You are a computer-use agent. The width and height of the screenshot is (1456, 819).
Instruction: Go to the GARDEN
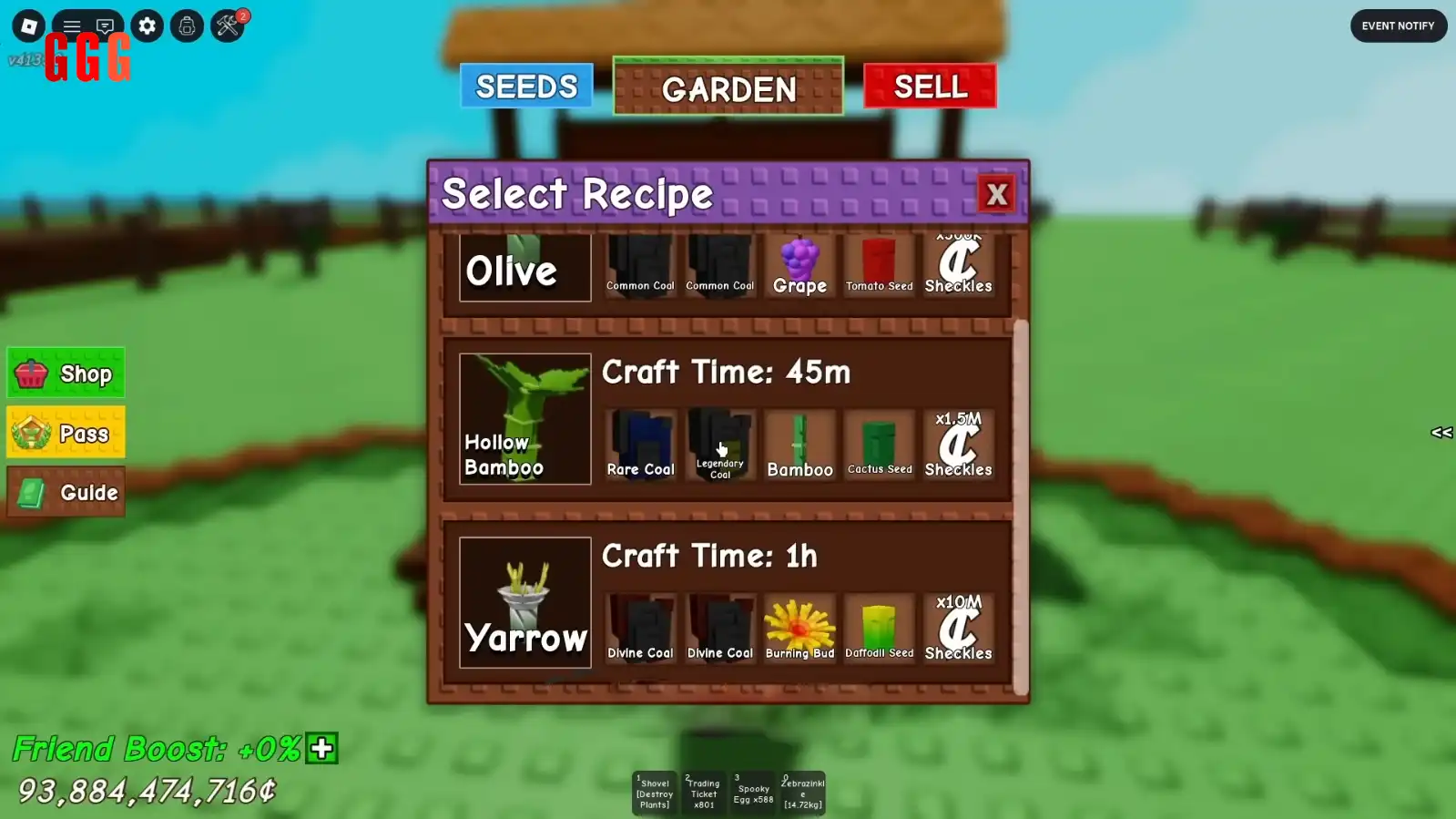(728, 87)
